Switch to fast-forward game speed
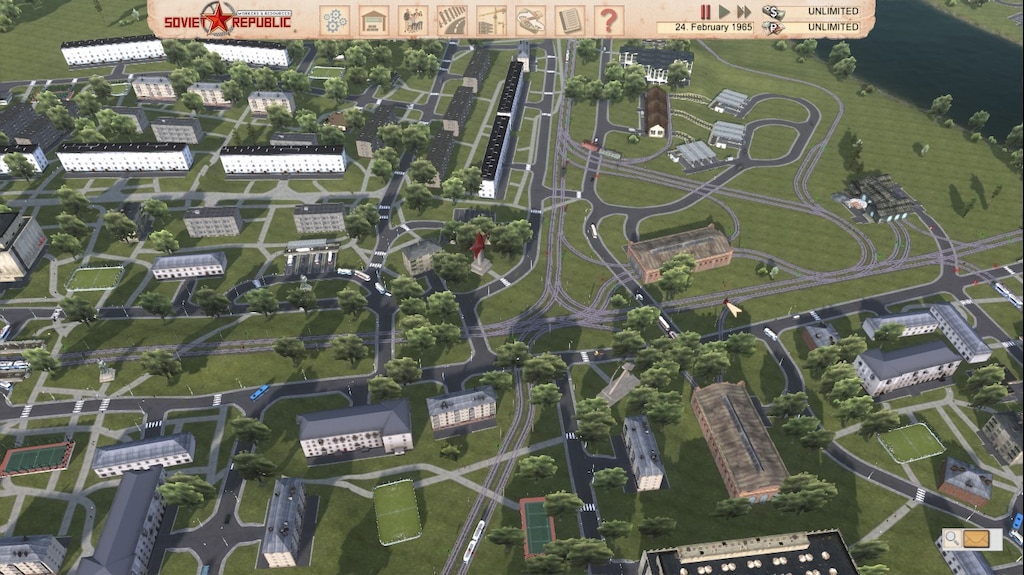The width and height of the screenshot is (1024, 575). coord(743,12)
